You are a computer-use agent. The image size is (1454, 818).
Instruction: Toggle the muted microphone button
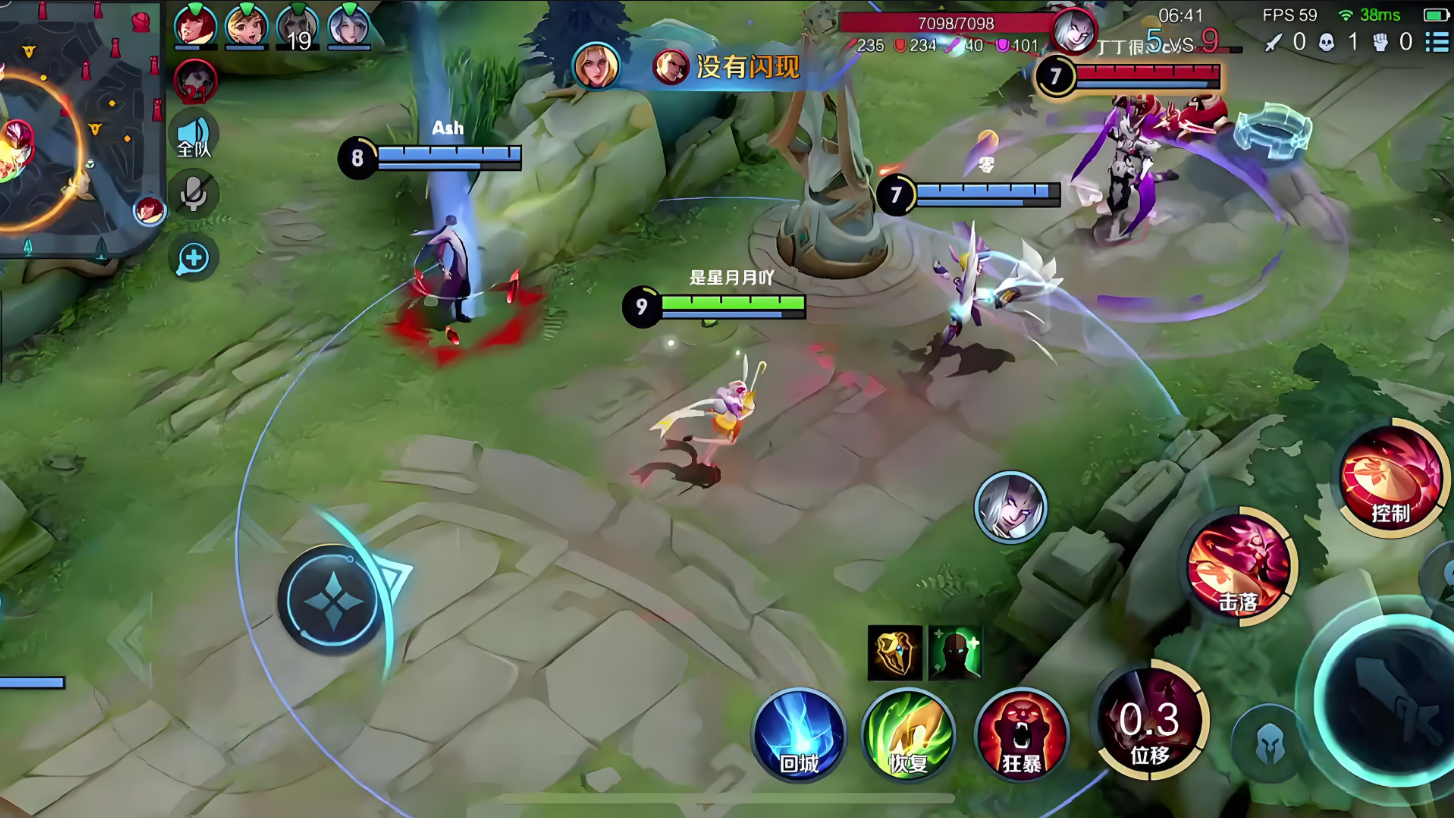(x=193, y=193)
